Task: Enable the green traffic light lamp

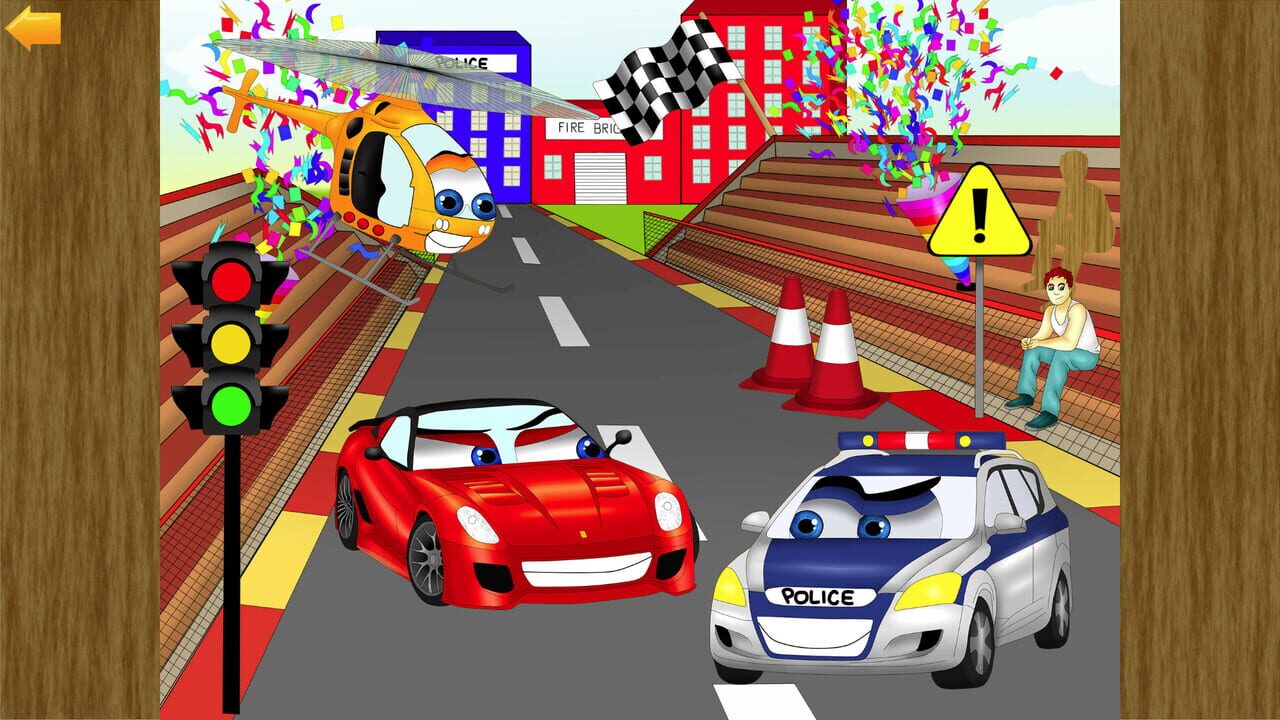Action: [x=231, y=406]
